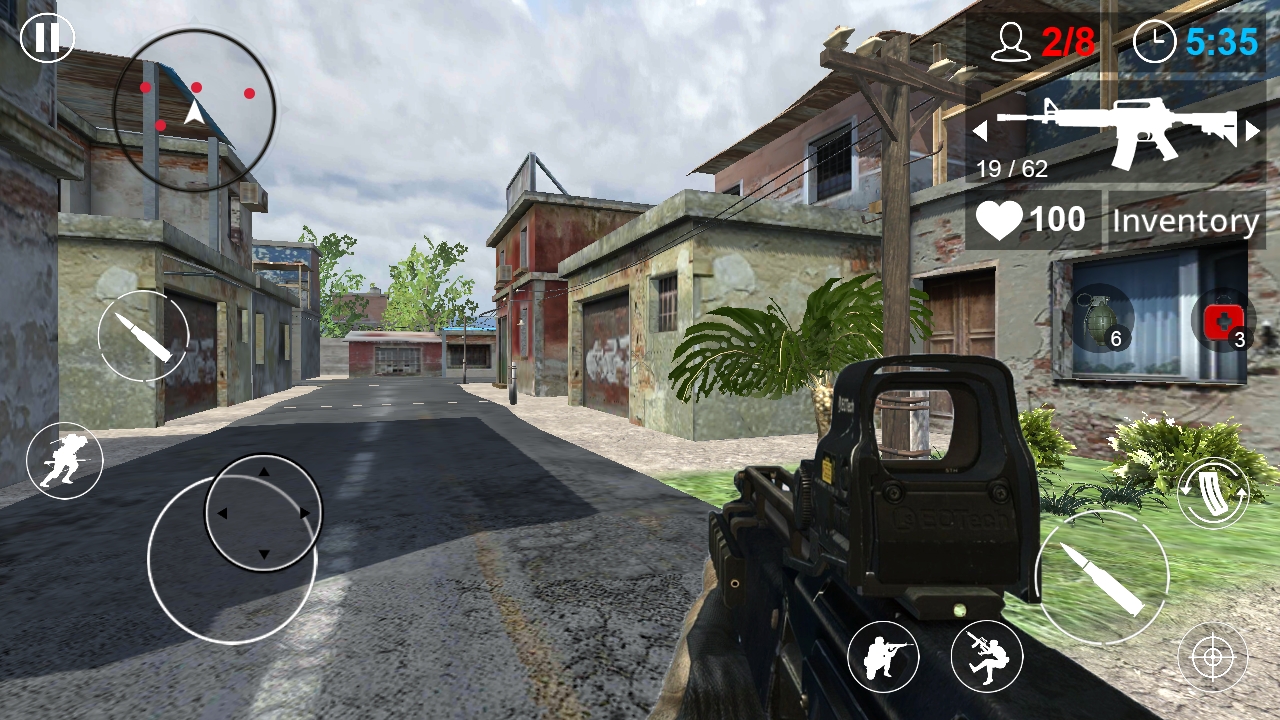
Task: Pause the game with the pause button
Action: pos(47,39)
